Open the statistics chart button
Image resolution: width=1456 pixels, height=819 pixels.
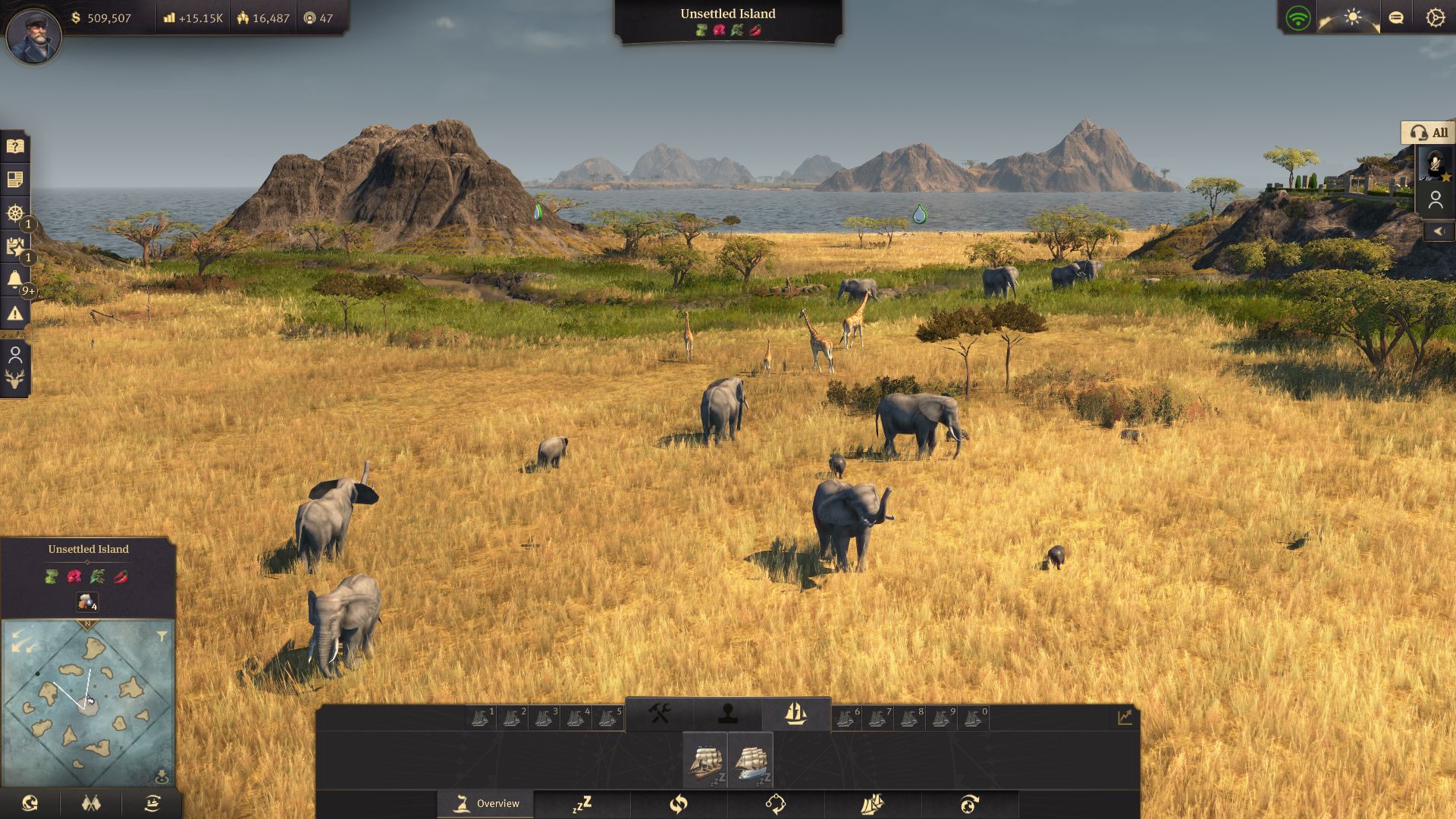[1124, 717]
